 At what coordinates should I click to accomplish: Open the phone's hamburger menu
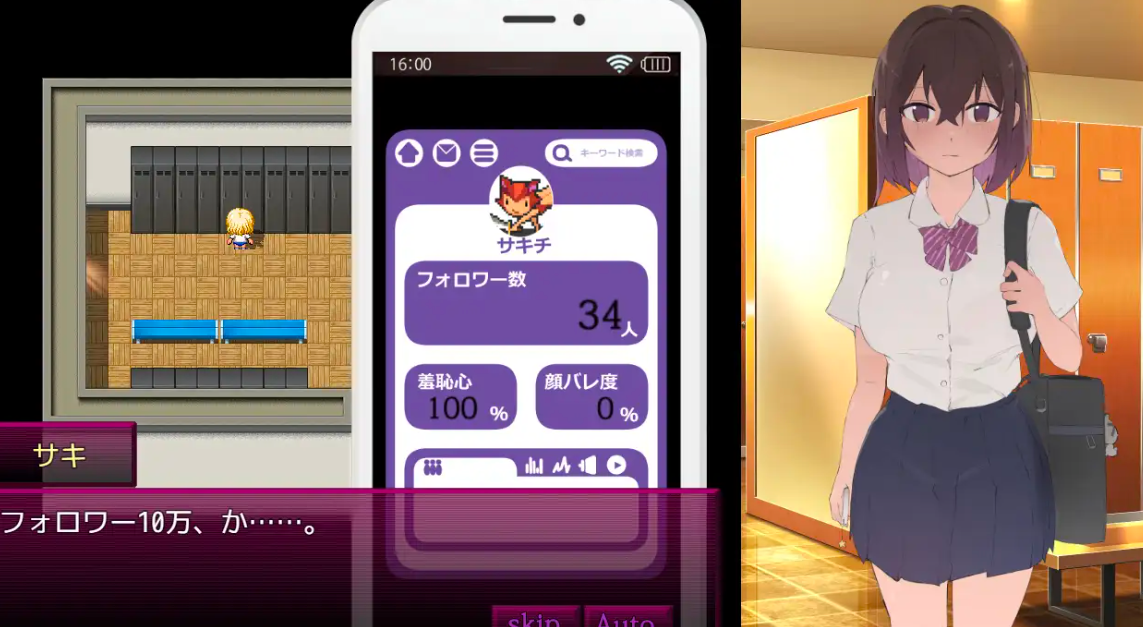click(x=484, y=153)
